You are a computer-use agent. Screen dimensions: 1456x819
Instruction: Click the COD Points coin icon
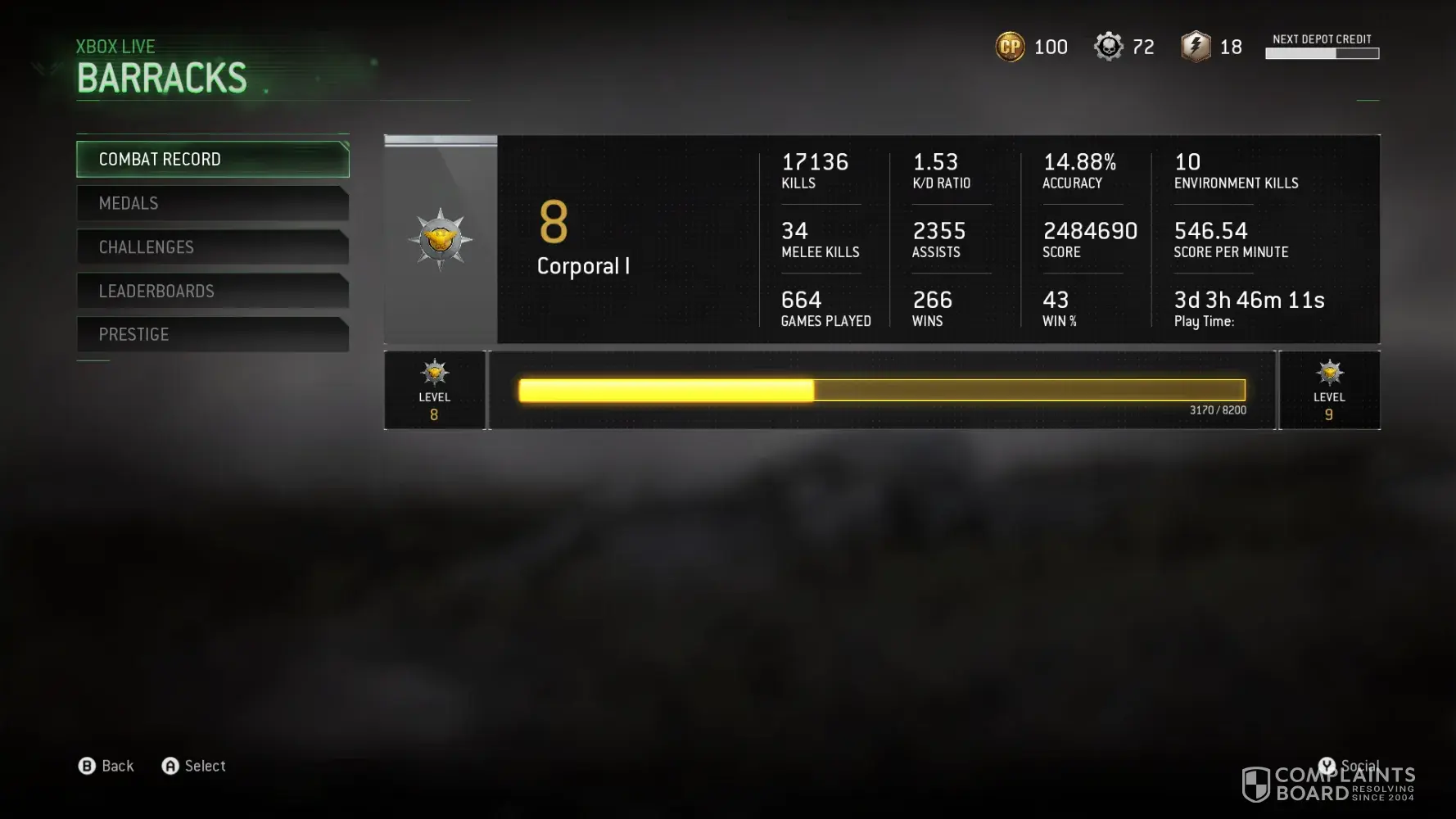pos(1010,47)
